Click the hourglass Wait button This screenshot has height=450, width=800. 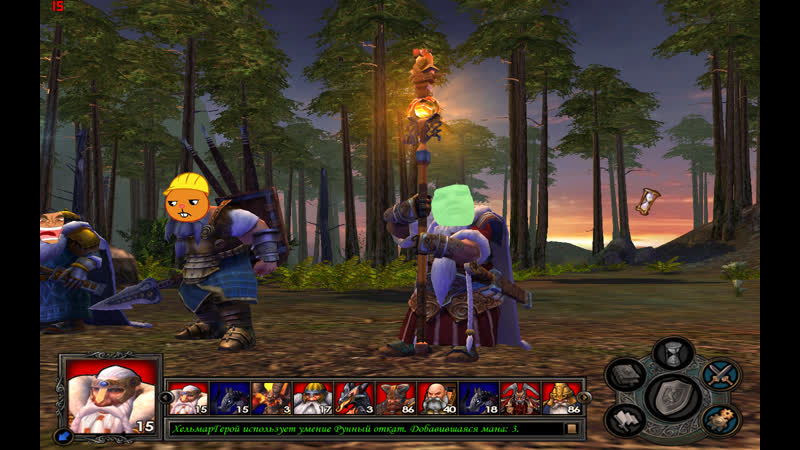coord(672,353)
